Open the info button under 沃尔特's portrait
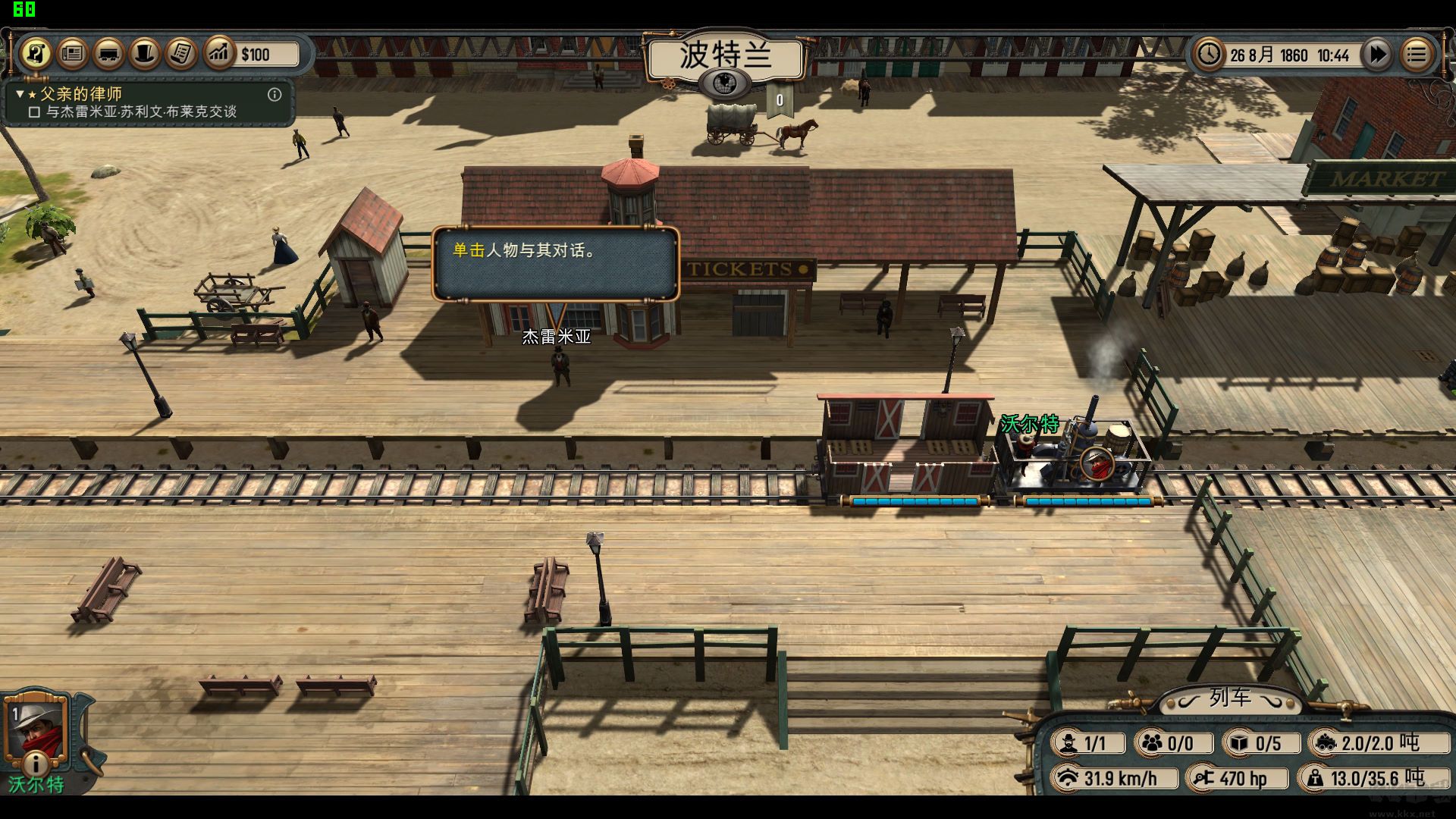This screenshot has width=1456, height=819. tap(35, 762)
